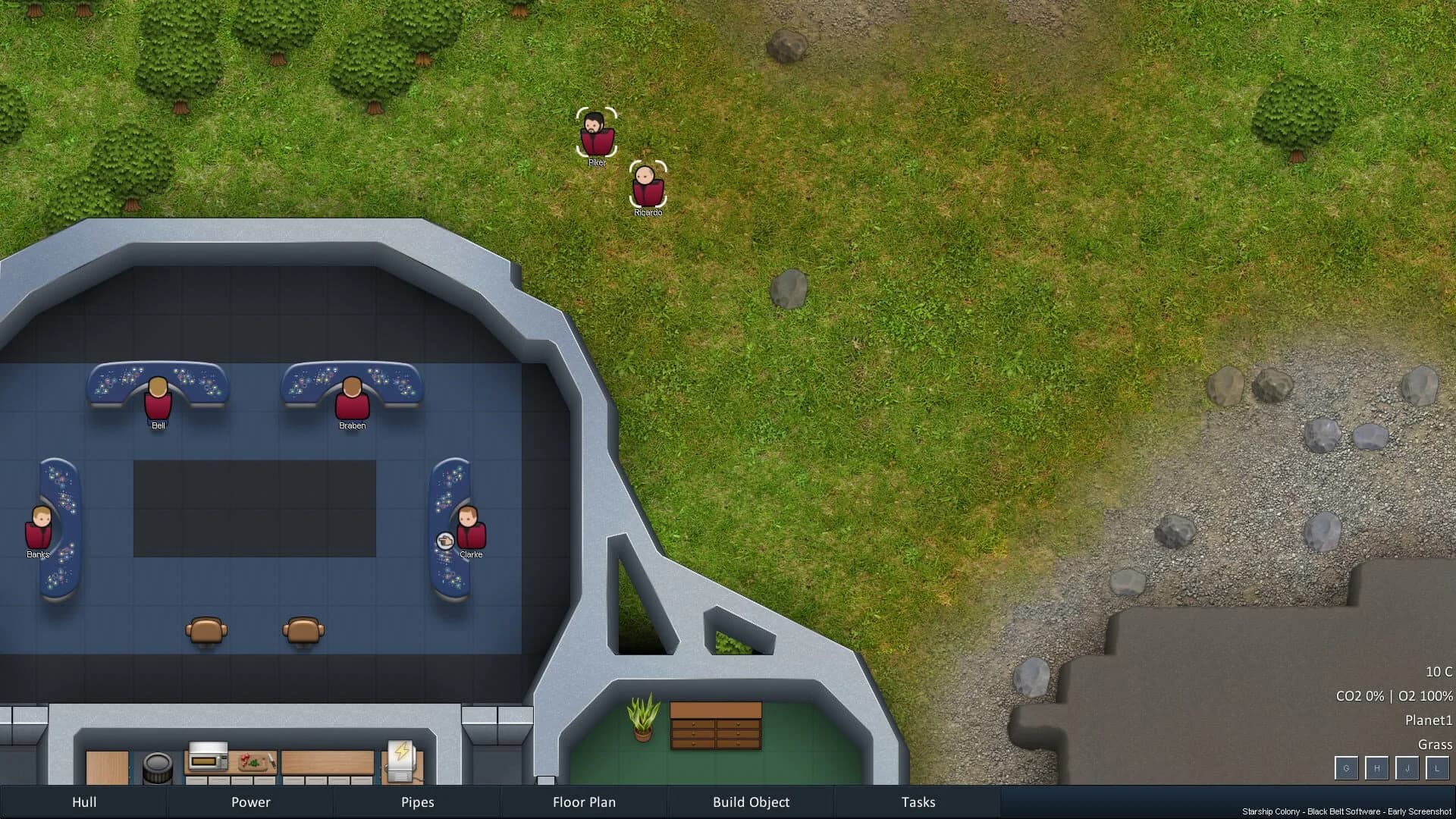Open the Tasks menu
Screen dimensions: 1456x819
(918, 802)
